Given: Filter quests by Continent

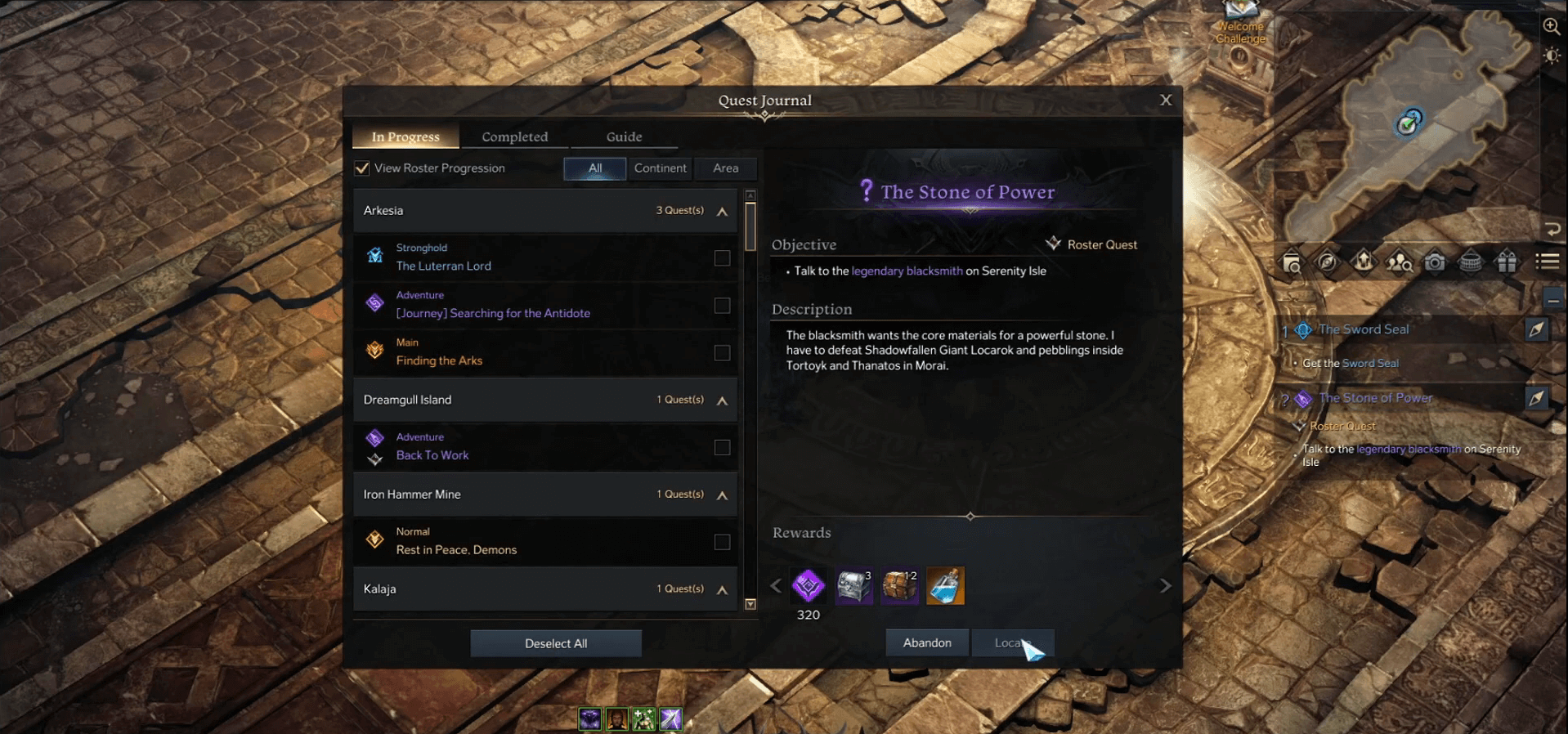Looking at the screenshot, I should coord(660,168).
